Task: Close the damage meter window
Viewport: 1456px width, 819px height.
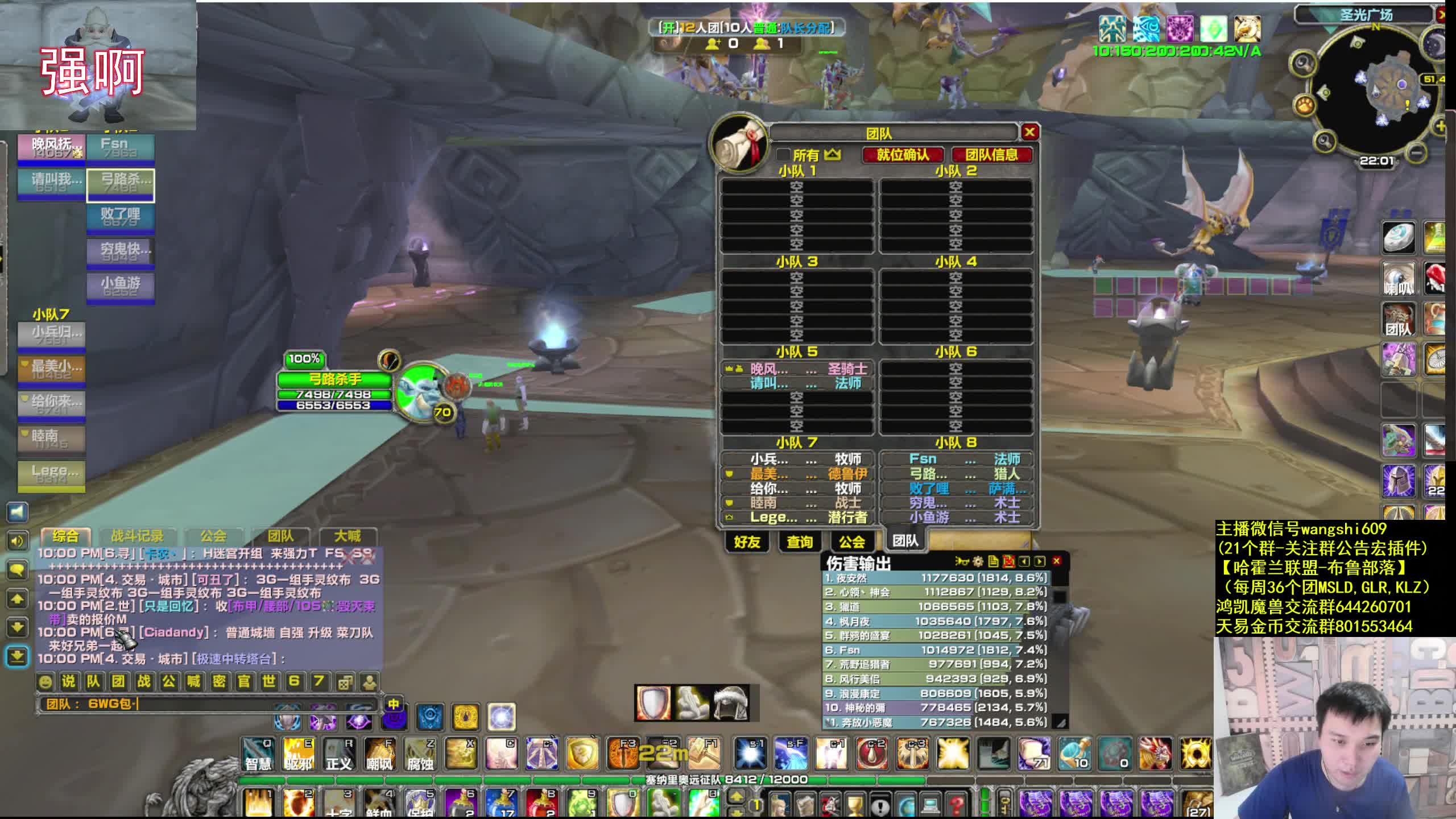Action: [1057, 561]
